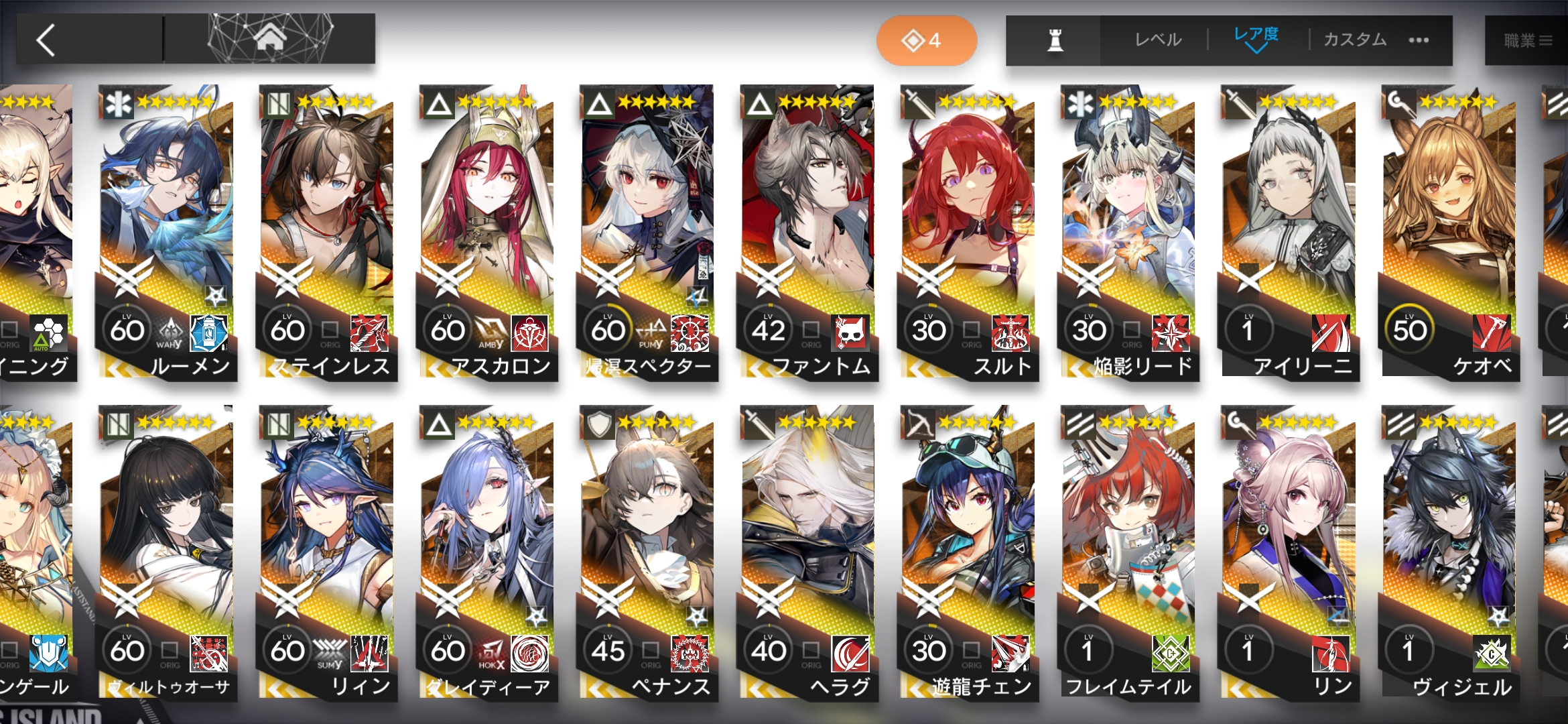Viewport: 1568px width, 724px height.
Task: Sort operators by レベル
Action: click(x=1158, y=40)
